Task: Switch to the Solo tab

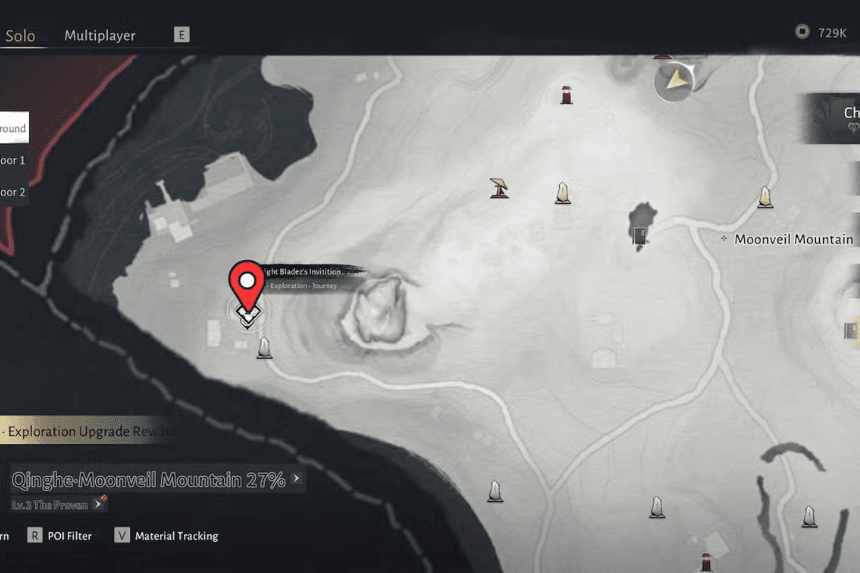Action: pos(20,36)
